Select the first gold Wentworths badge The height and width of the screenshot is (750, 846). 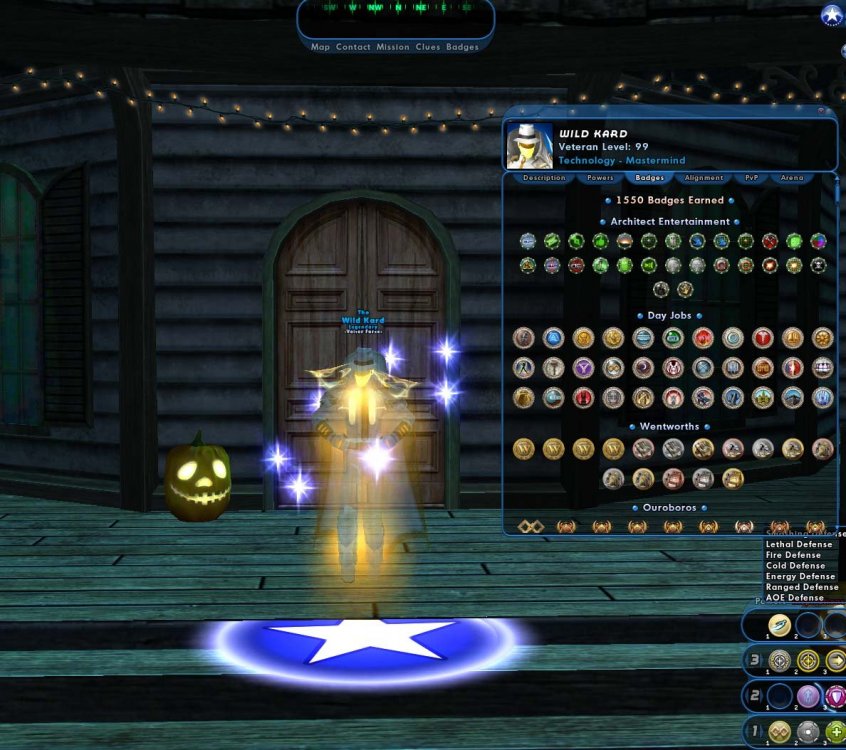[523, 449]
